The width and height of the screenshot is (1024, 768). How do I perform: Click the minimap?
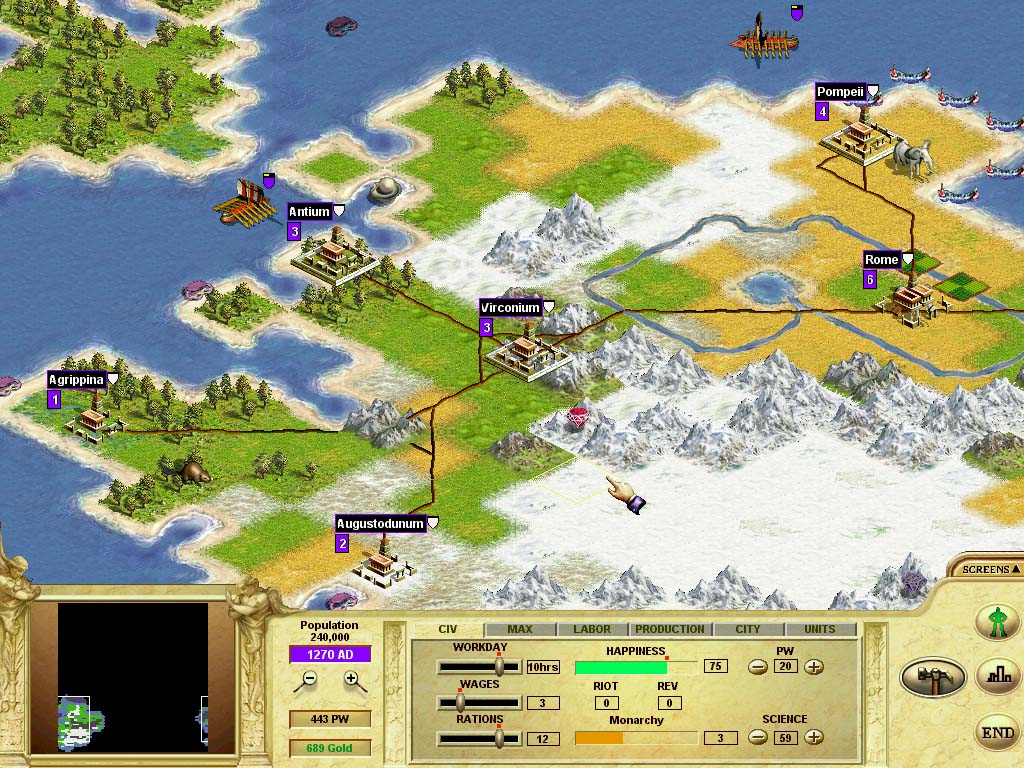(x=133, y=676)
